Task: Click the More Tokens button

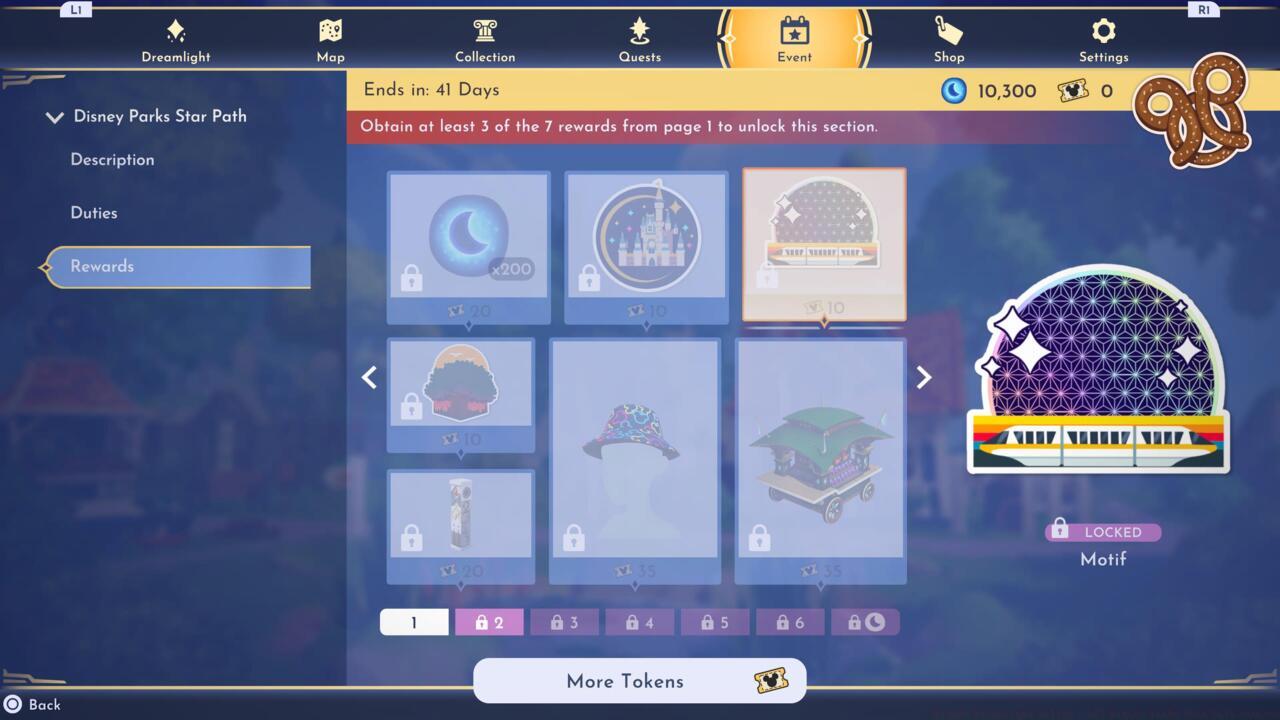Action: coord(639,681)
